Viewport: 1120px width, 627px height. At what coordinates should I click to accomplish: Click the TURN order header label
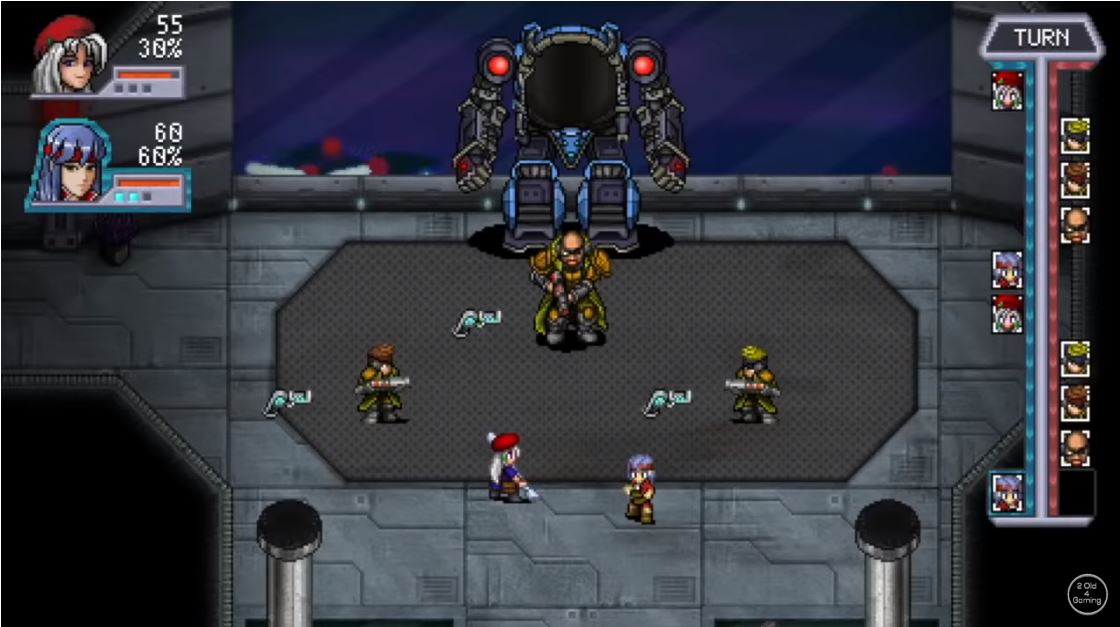1040,38
